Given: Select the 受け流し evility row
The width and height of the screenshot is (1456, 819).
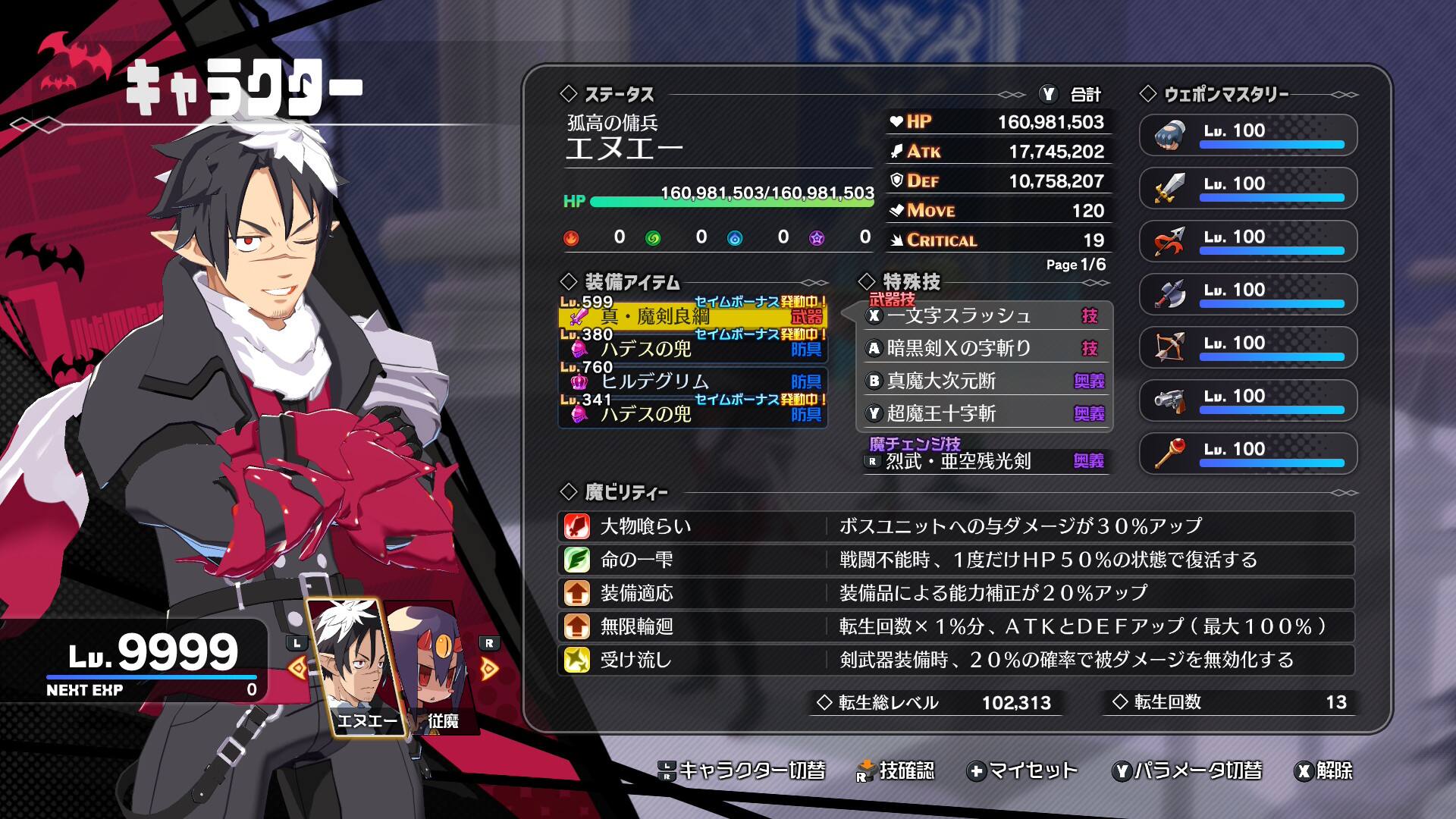Looking at the screenshot, I should point(955,660).
